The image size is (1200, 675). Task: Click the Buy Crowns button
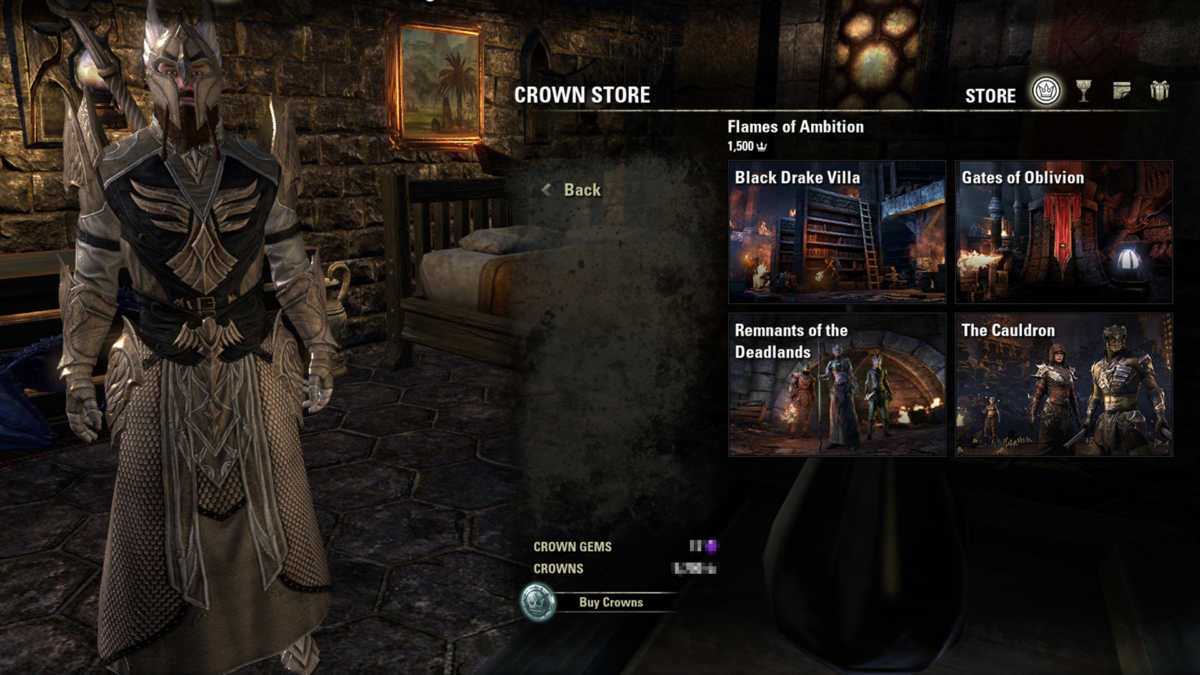tap(598, 602)
